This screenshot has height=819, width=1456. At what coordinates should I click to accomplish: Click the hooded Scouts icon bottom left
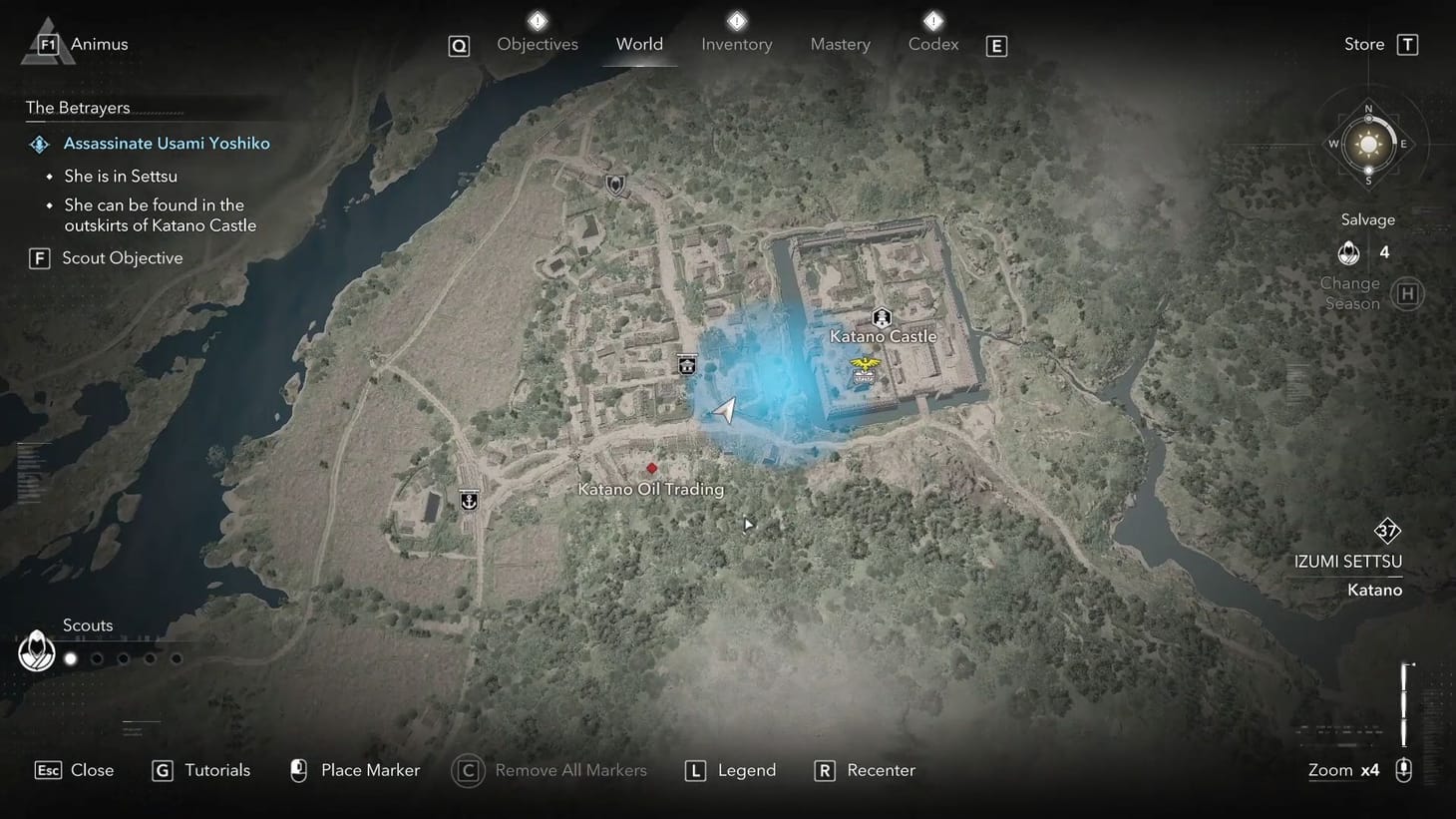(x=36, y=650)
